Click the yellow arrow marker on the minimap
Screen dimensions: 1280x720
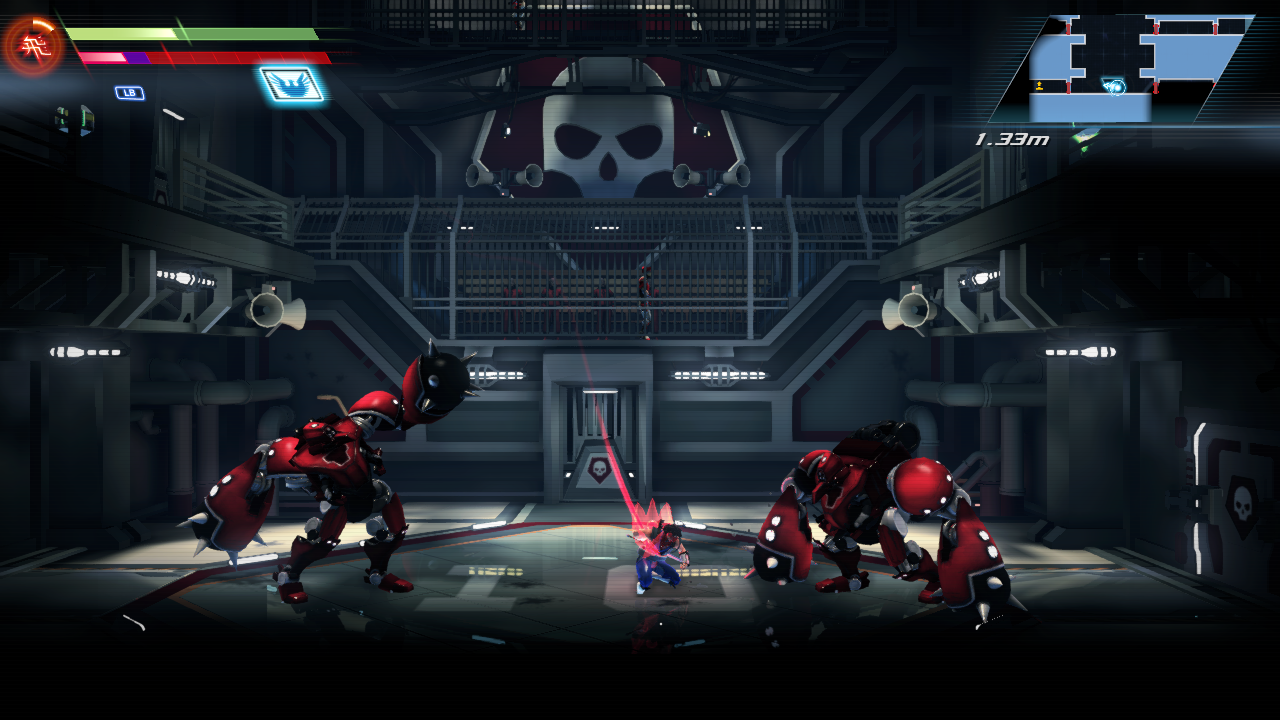coord(1040,85)
